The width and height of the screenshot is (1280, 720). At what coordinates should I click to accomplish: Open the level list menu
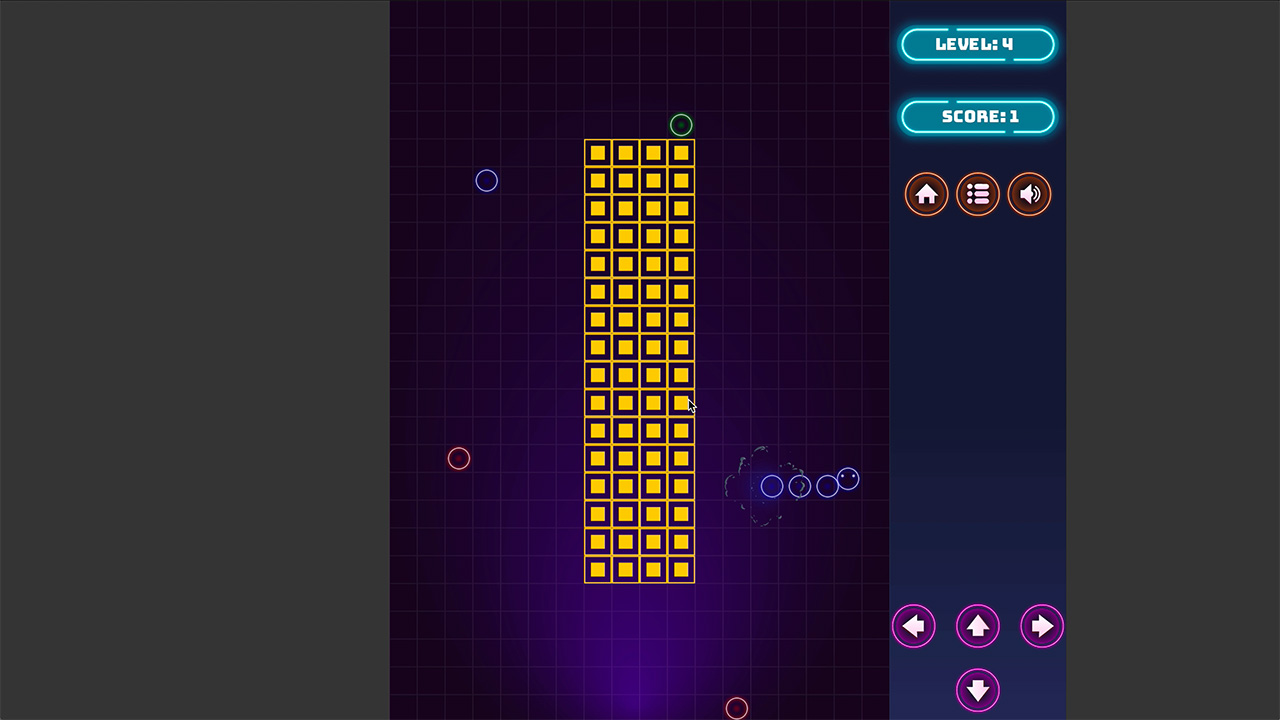(x=978, y=194)
